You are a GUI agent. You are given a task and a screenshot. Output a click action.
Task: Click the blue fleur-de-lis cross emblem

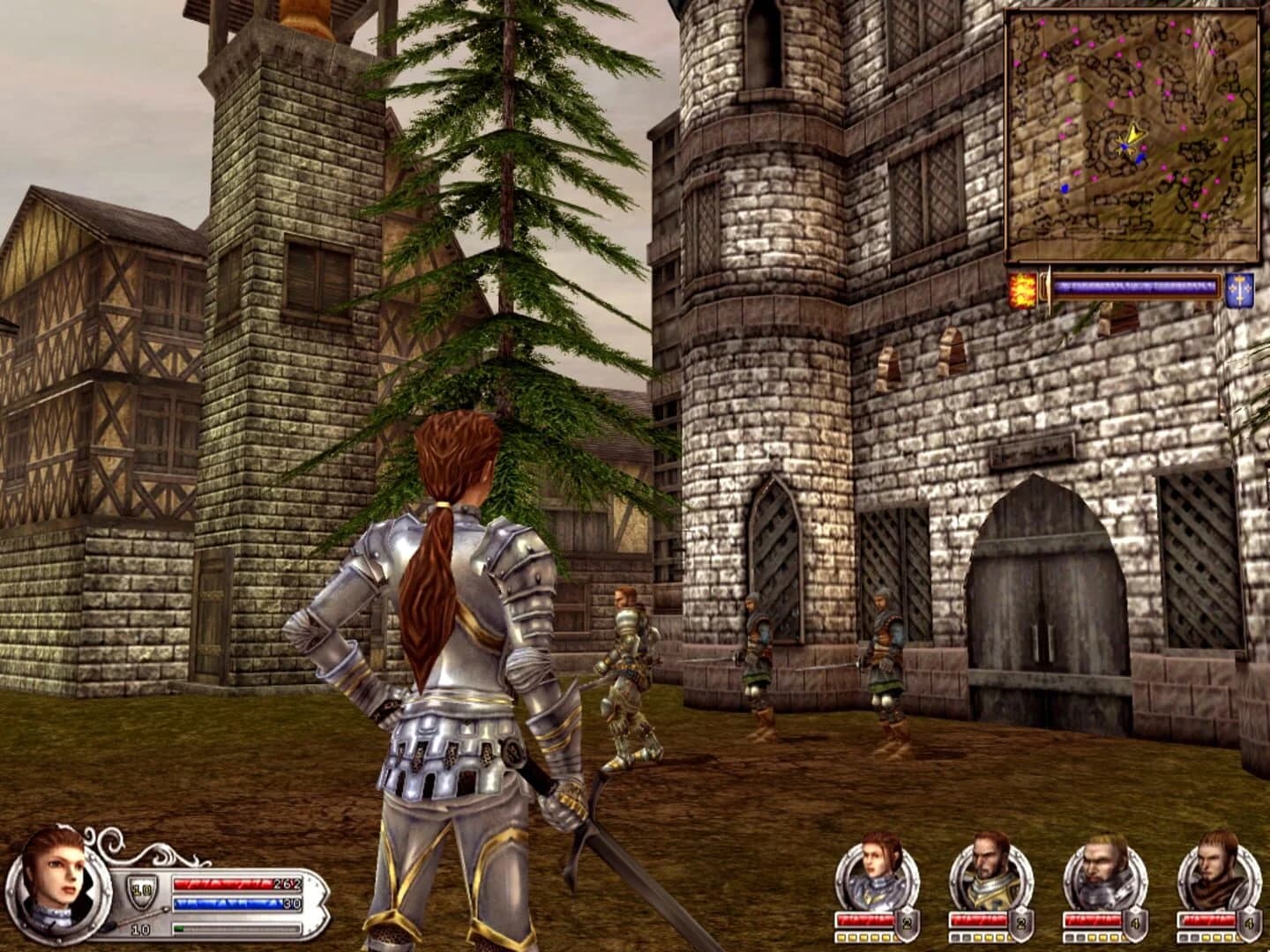(1238, 291)
